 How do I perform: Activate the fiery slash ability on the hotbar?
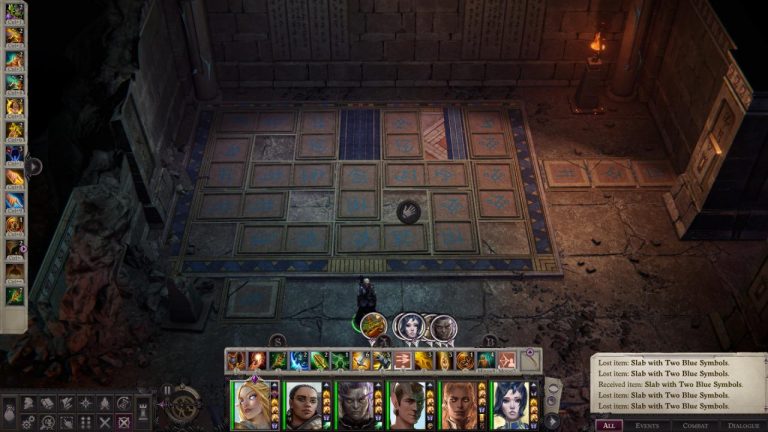tap(256, 360)
